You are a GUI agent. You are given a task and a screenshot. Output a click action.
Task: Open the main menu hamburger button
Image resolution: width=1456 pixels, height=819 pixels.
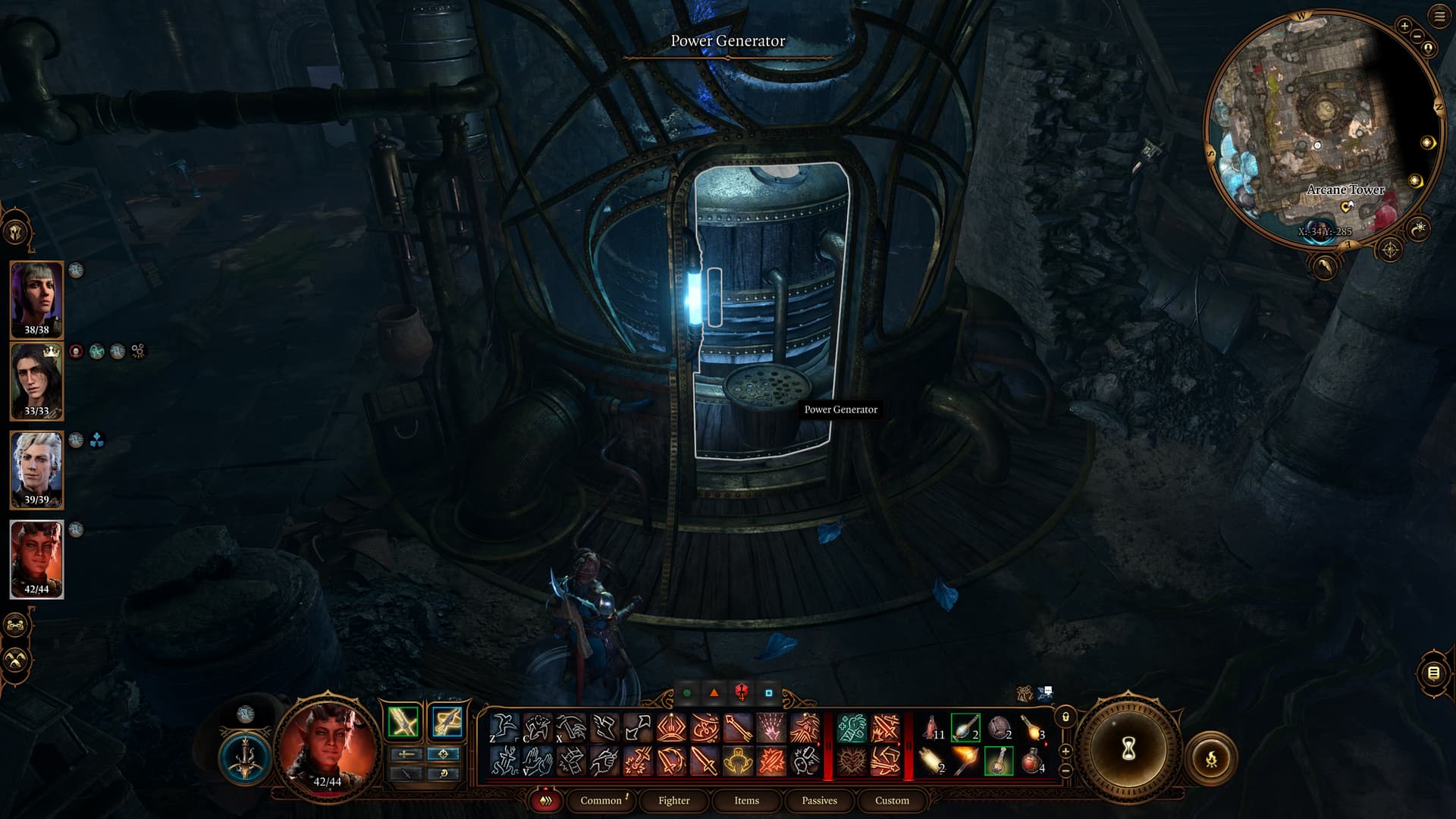[1439, 17]
